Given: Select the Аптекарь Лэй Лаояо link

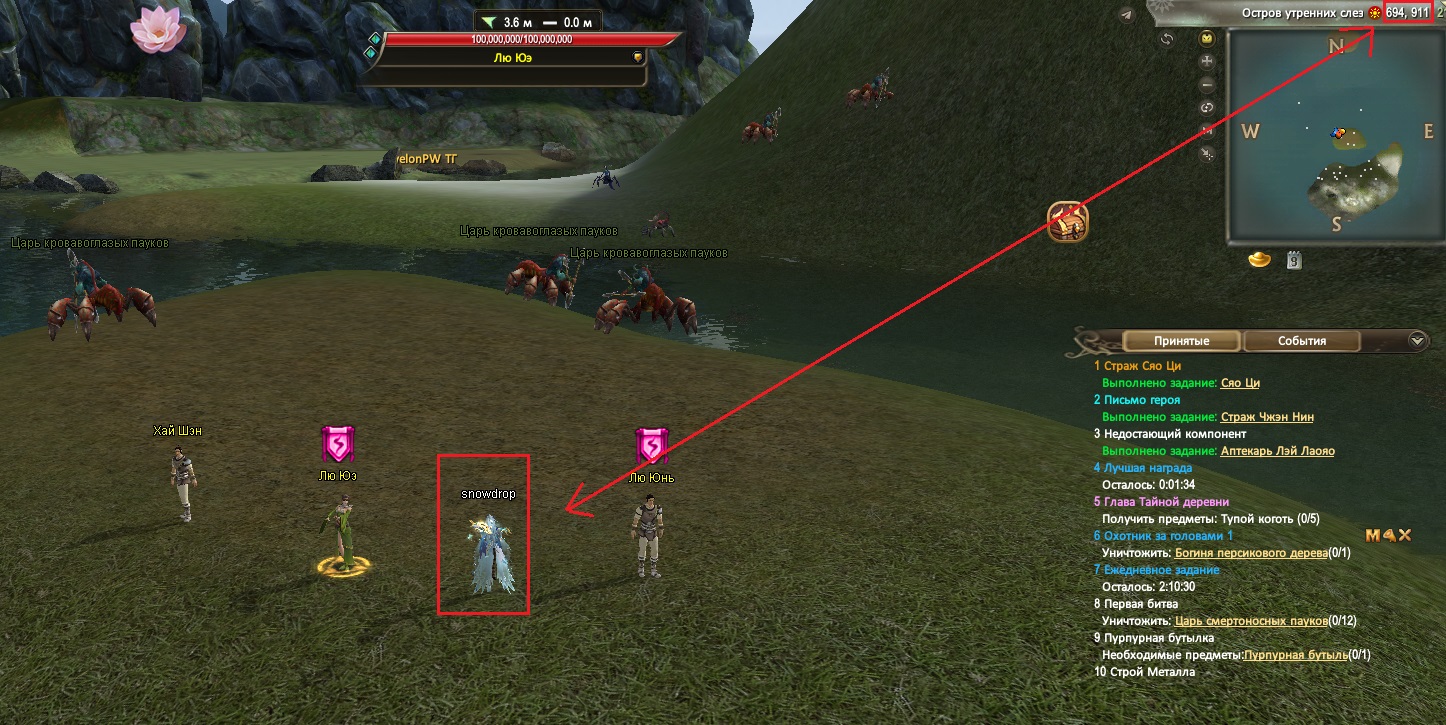Looking at the screenshot, I should click(1277, 451).
